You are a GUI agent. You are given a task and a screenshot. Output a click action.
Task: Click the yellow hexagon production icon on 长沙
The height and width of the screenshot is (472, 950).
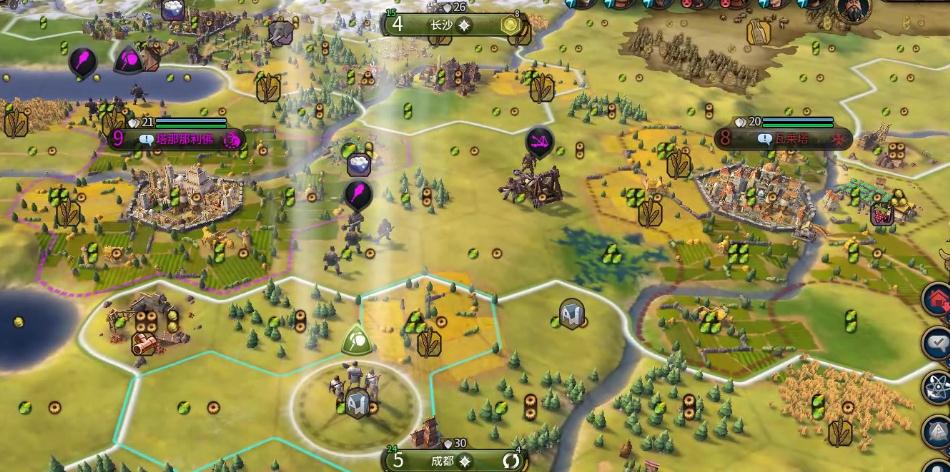point(512,25)
